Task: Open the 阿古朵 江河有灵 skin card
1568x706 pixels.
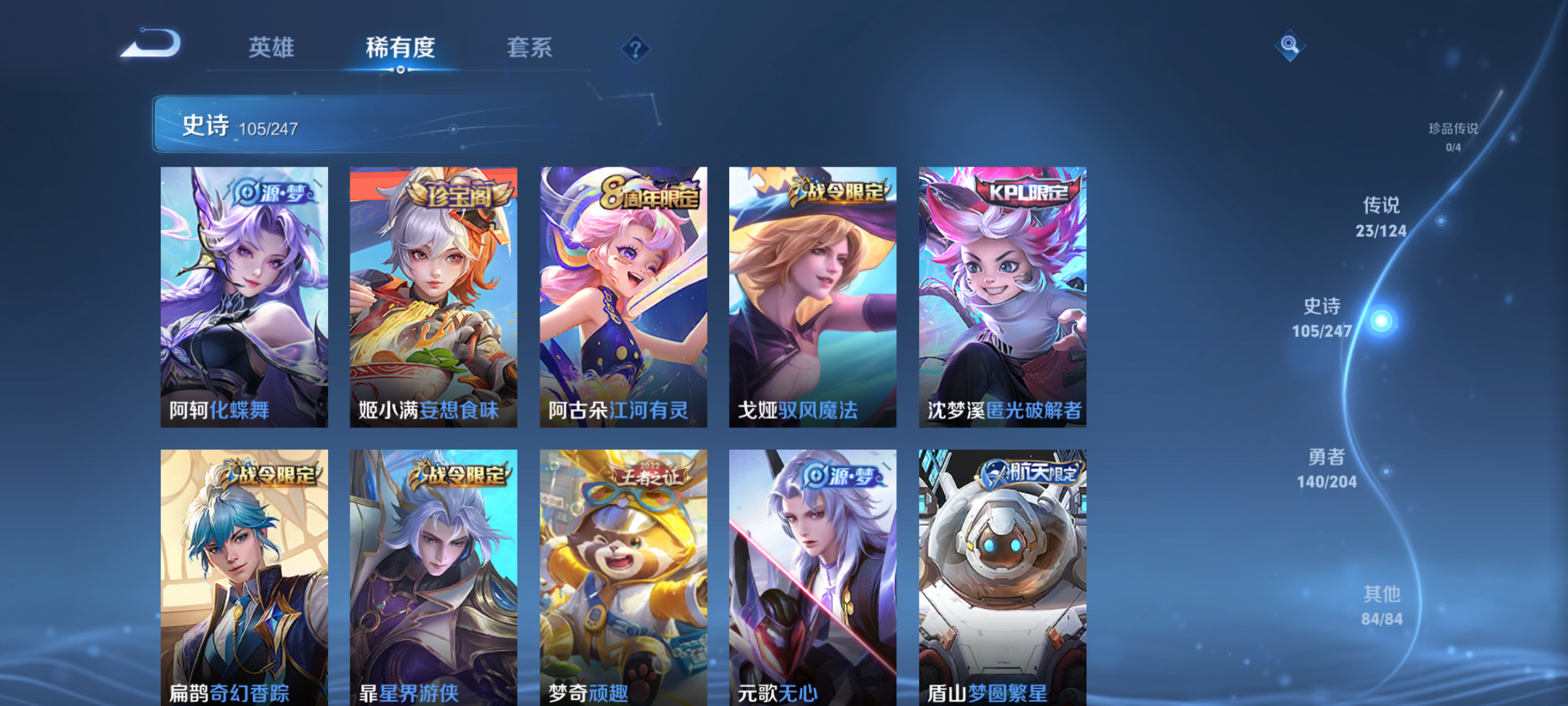Action: click(x=623, y=297)
